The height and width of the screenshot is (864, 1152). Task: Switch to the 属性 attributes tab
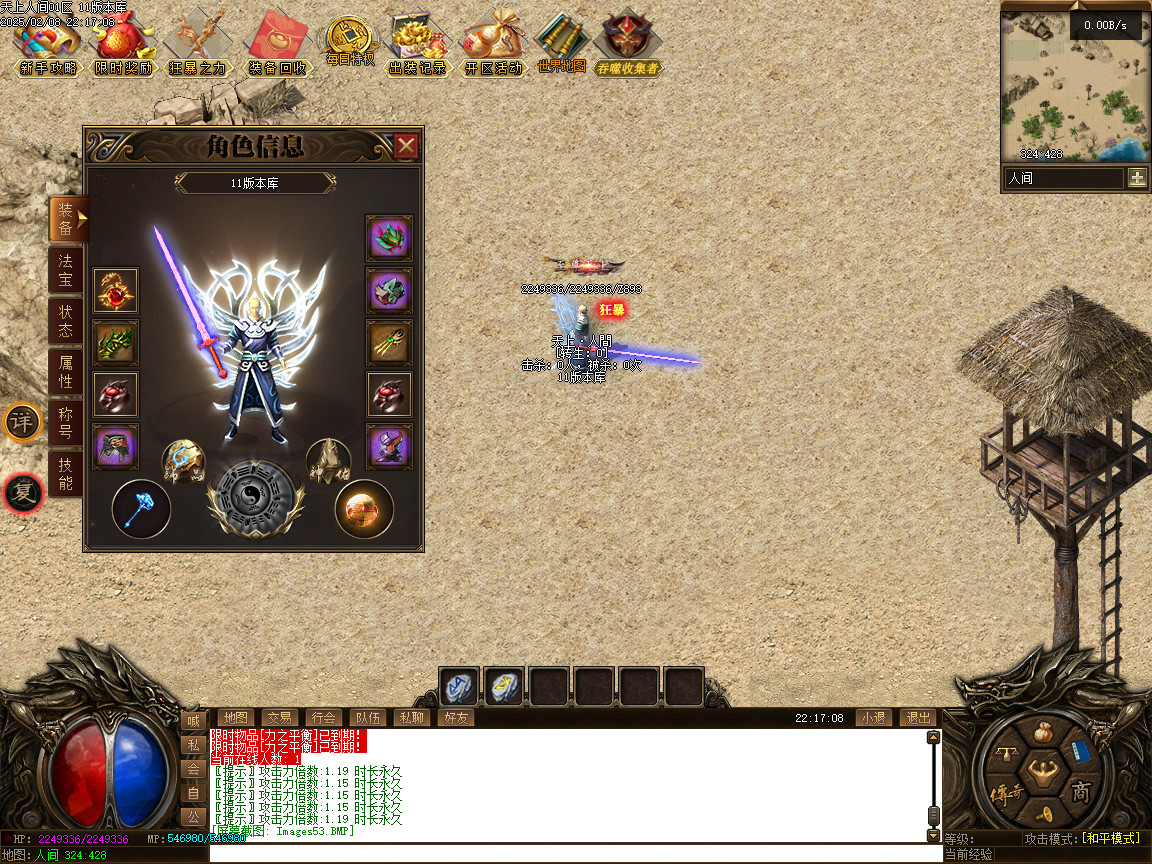coord(66,371)
